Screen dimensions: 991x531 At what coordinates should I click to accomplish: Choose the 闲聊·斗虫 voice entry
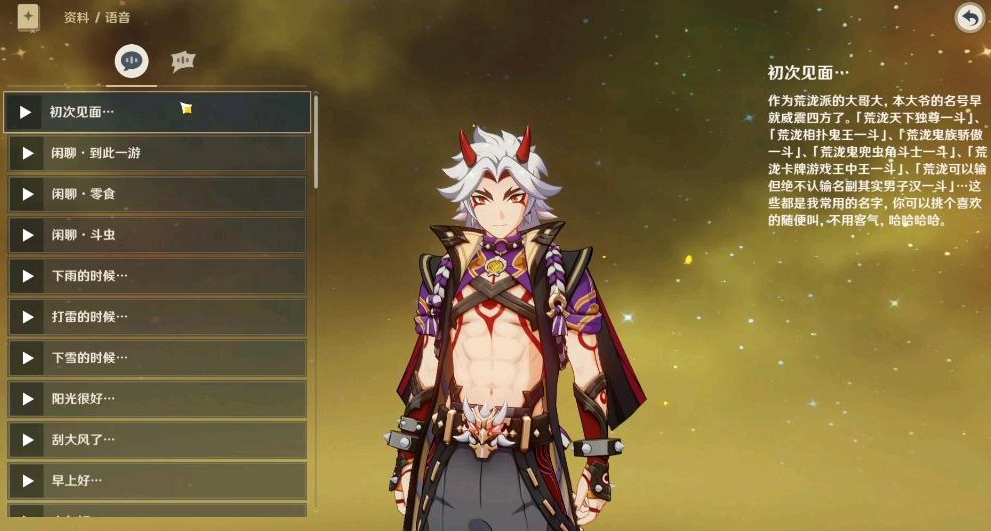(x=158, y=235)
